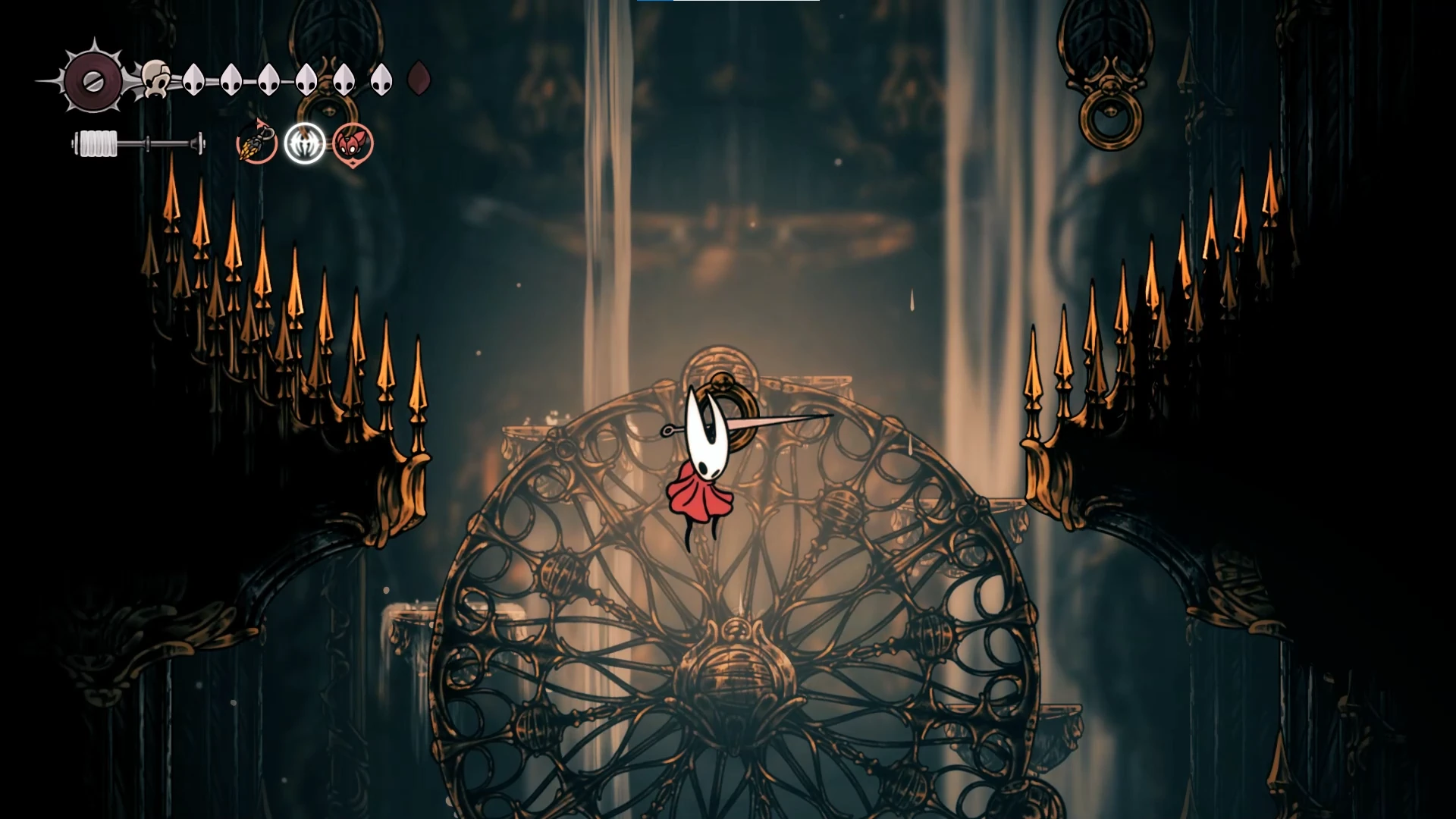Viewport: 1456px width, 819px height.
Task: Choose the red winged bug tool
Action: click(353, 143)
